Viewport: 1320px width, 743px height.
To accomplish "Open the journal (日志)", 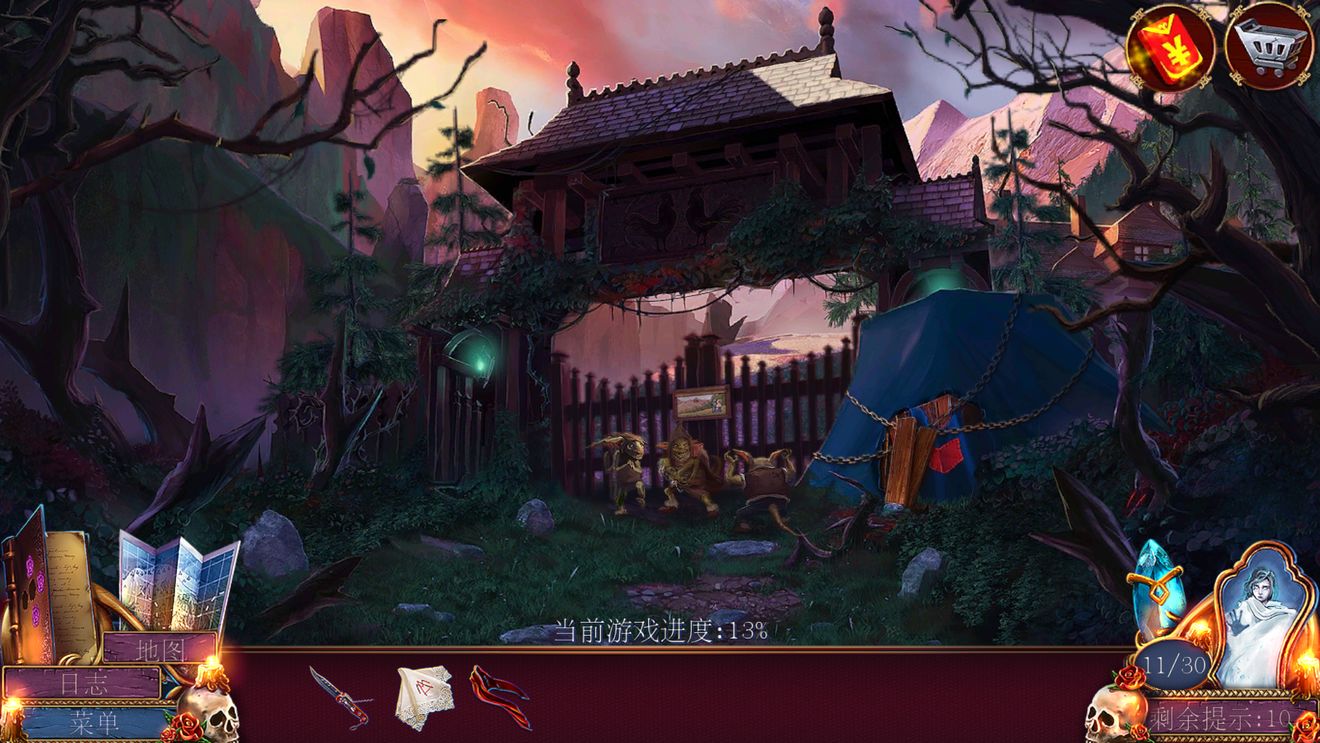I will point(80,683).
